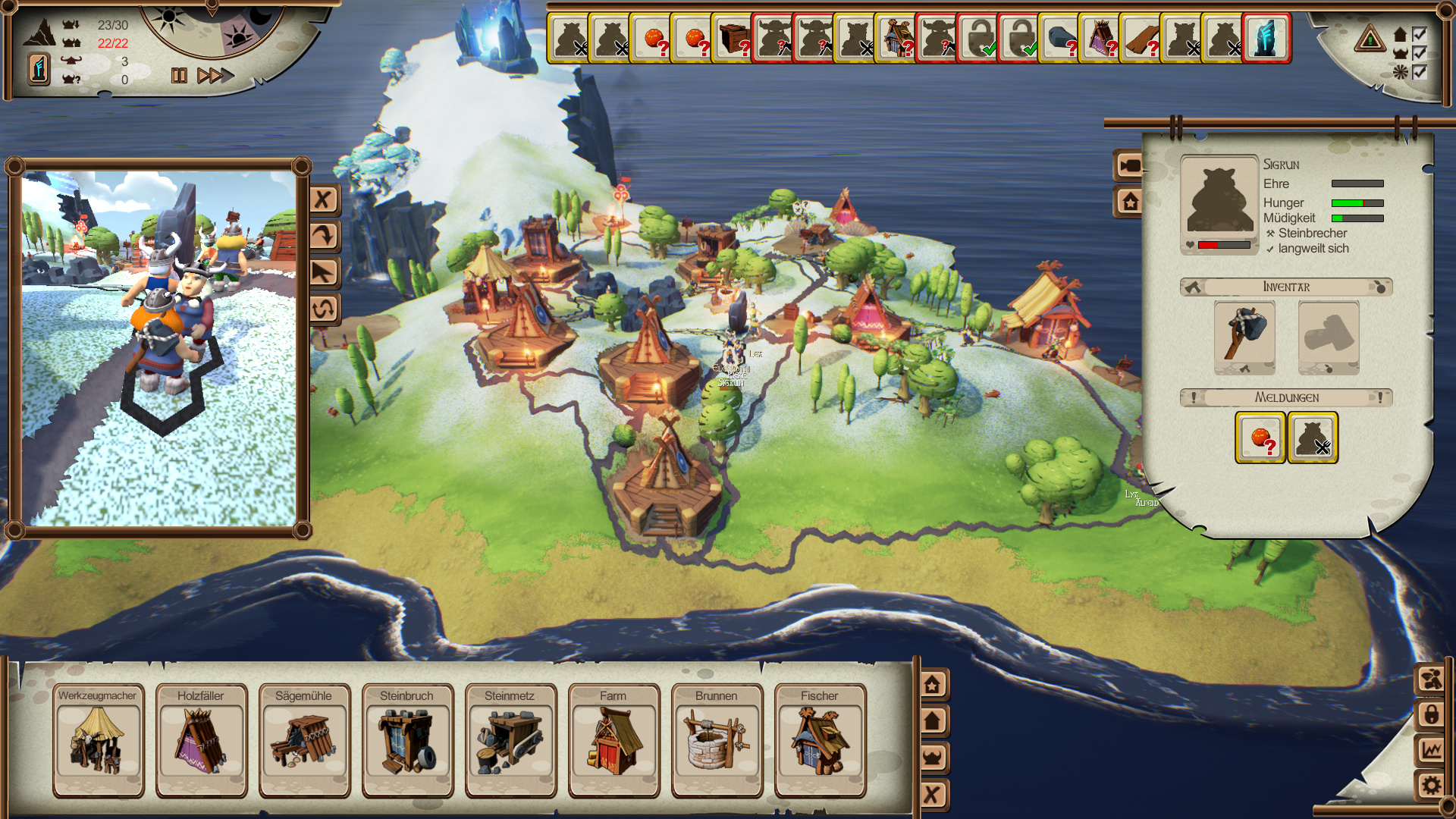Viewport: 1456px width, 819px height.
Task: Open the statistics chart panel
Action: tap(1431, 750)
